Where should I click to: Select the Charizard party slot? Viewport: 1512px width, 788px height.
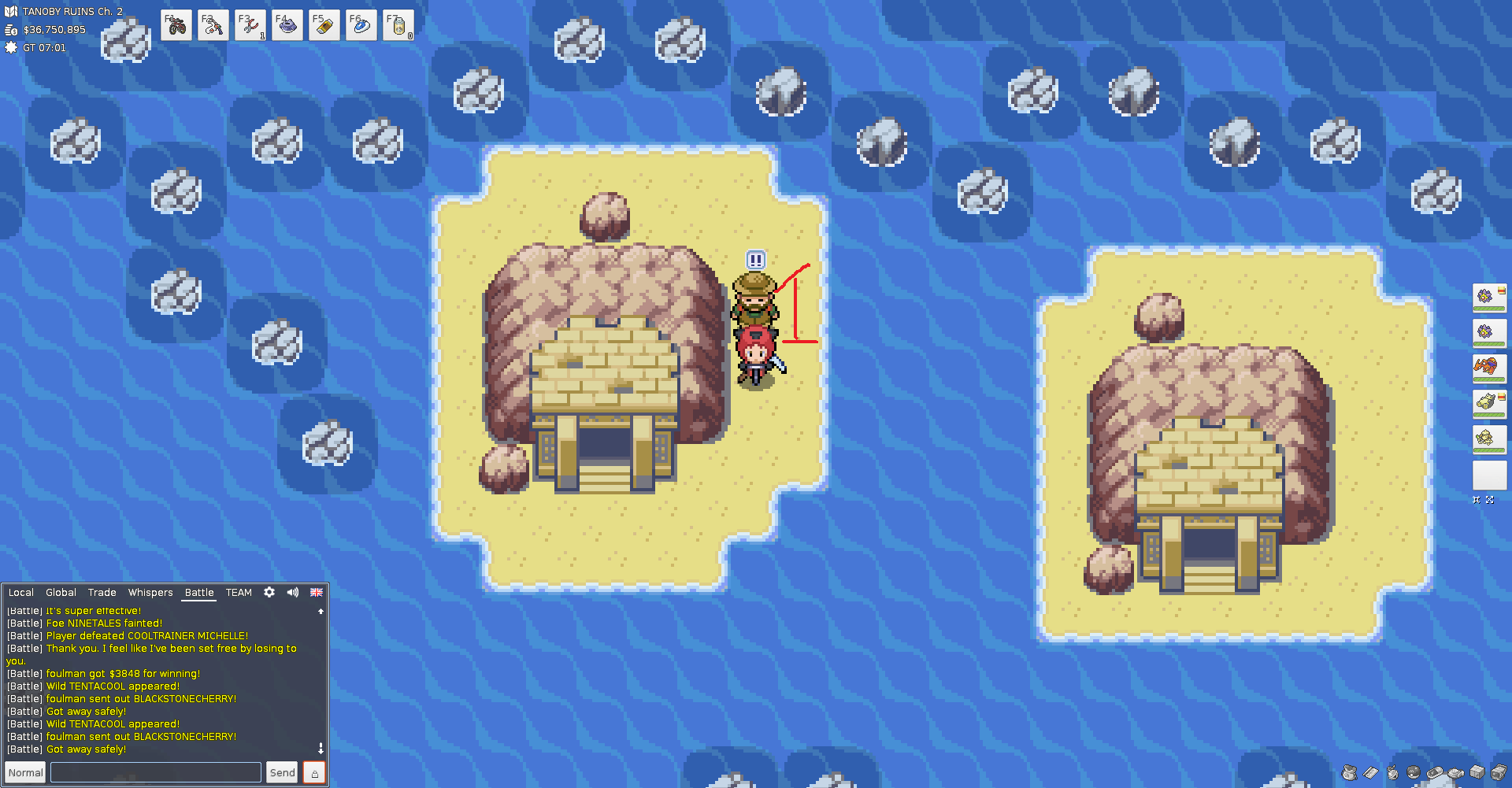[1488, 368]
